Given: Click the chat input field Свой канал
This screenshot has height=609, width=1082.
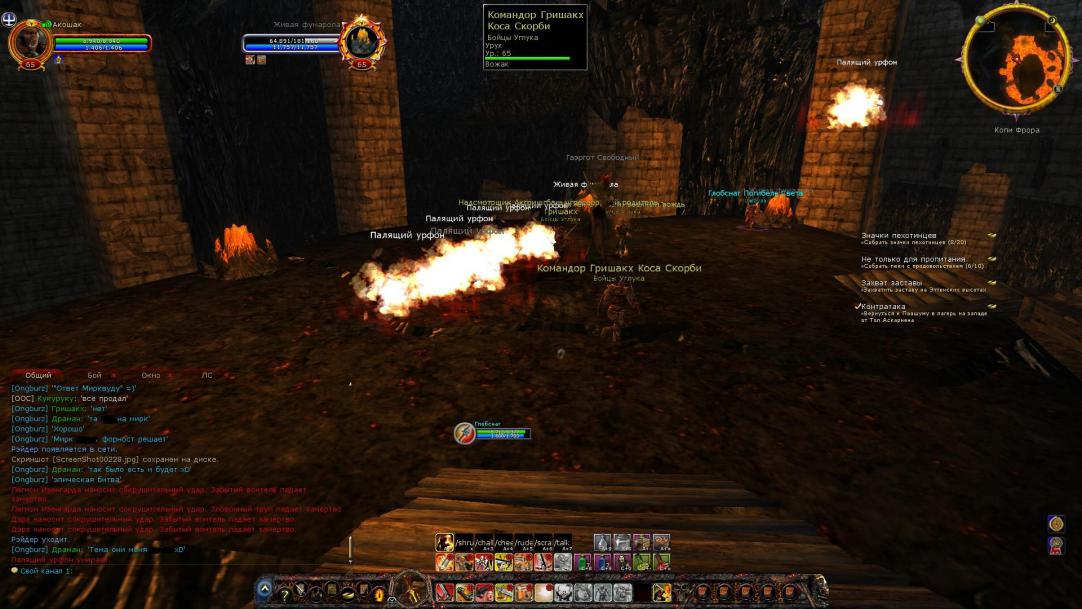Looking at the screenshot, I should point(150,570).
